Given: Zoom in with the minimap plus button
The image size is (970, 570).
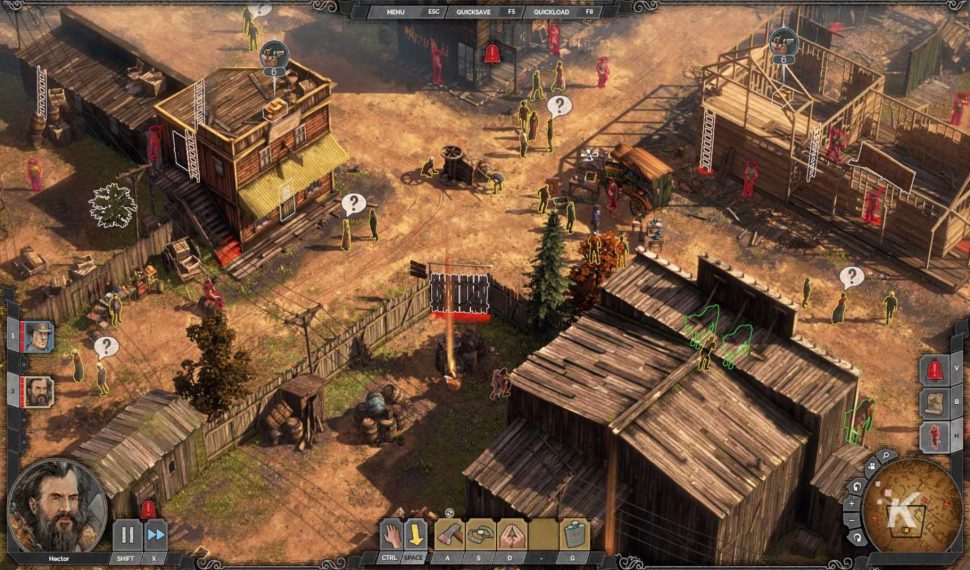Looking at the screenshot, I should pos(852,505).
